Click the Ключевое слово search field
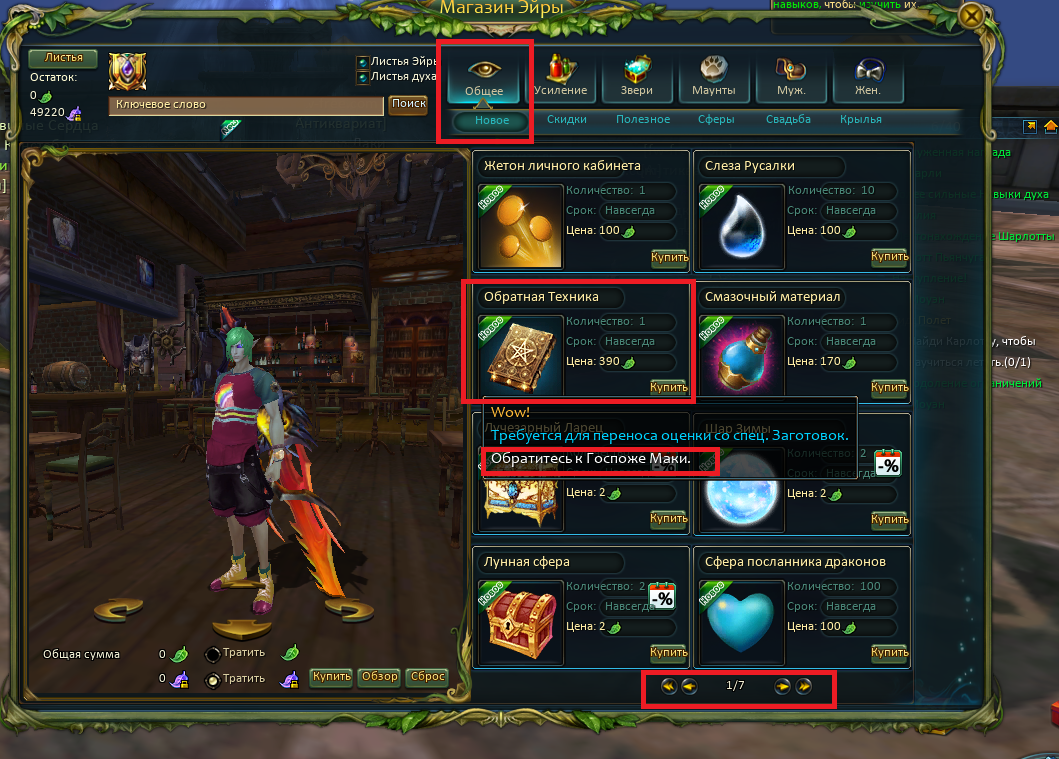Image resolution: width=1059 pixels, height=759 pixels. point(245,105)
